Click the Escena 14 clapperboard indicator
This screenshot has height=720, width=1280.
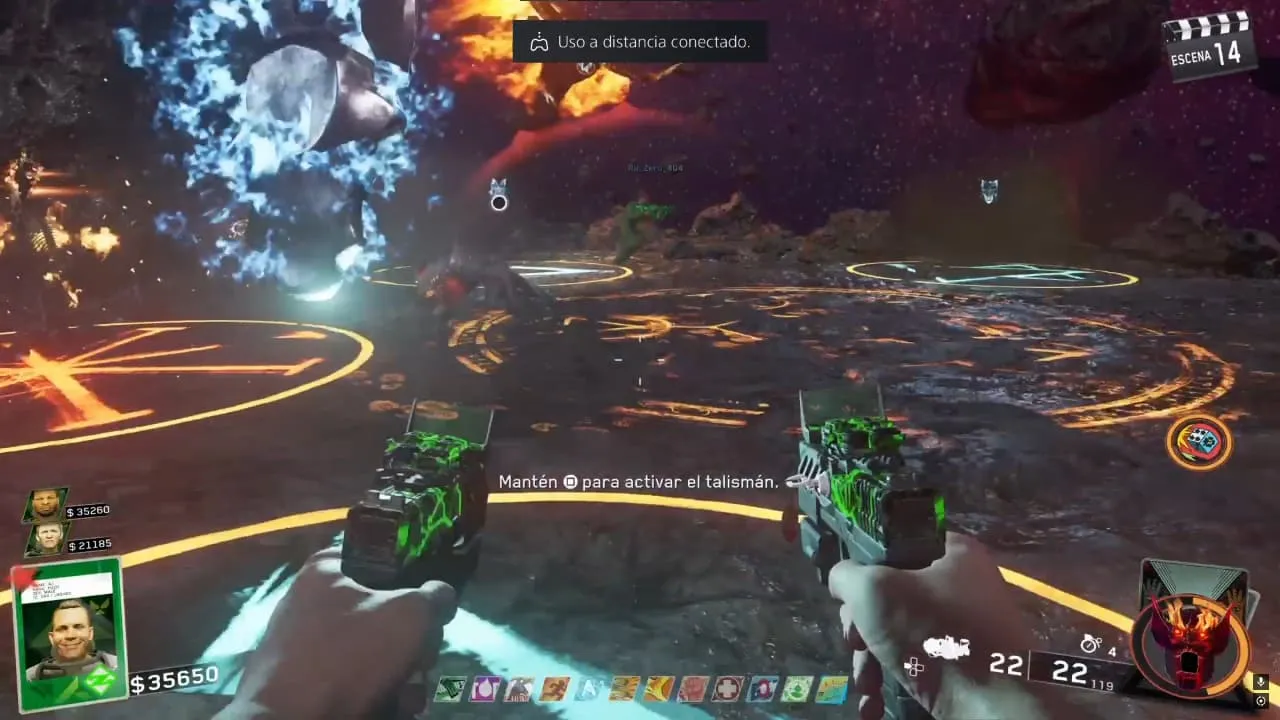[1210, 45]
